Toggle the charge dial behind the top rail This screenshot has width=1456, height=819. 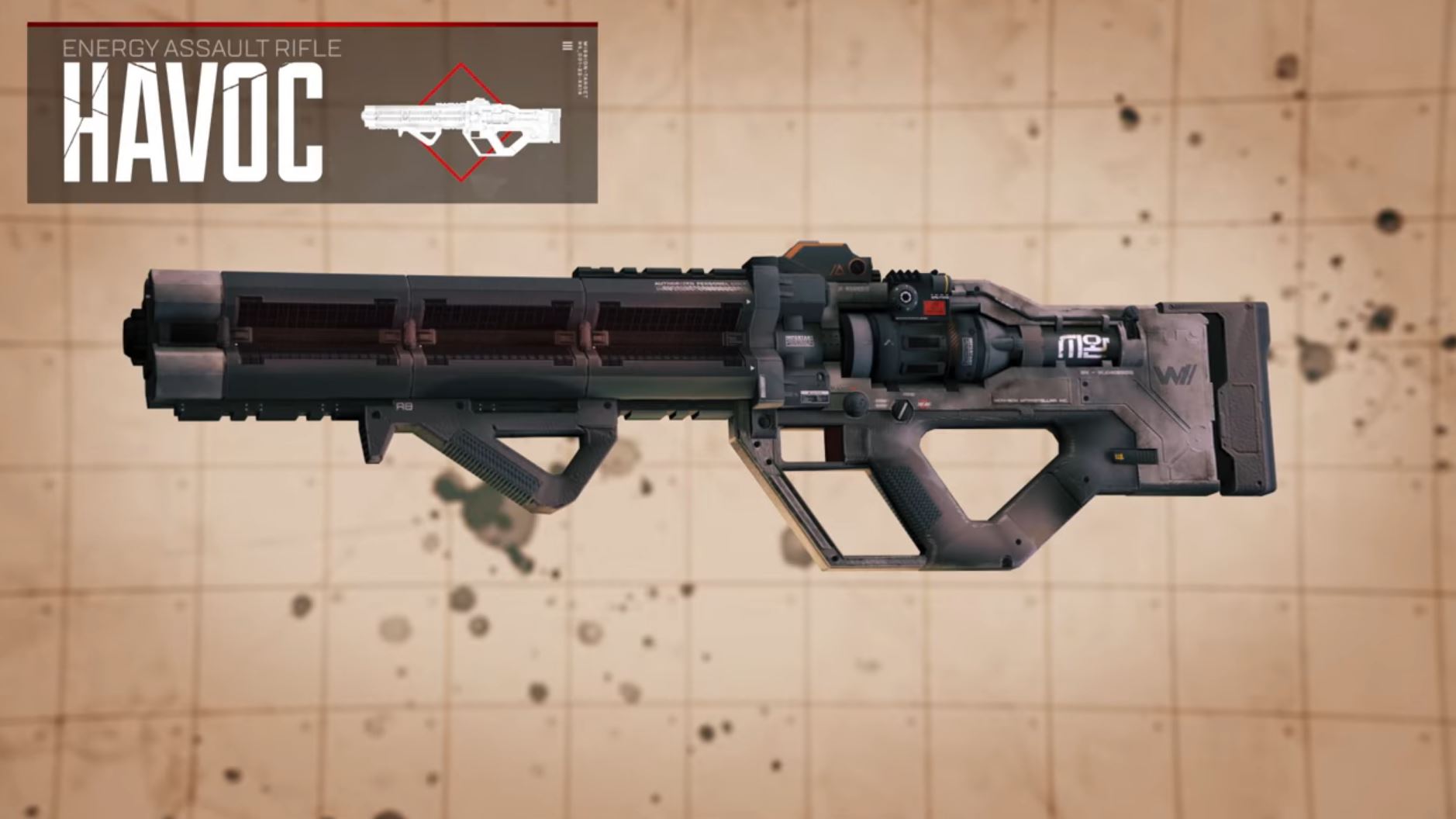click(x=905, y=298)
